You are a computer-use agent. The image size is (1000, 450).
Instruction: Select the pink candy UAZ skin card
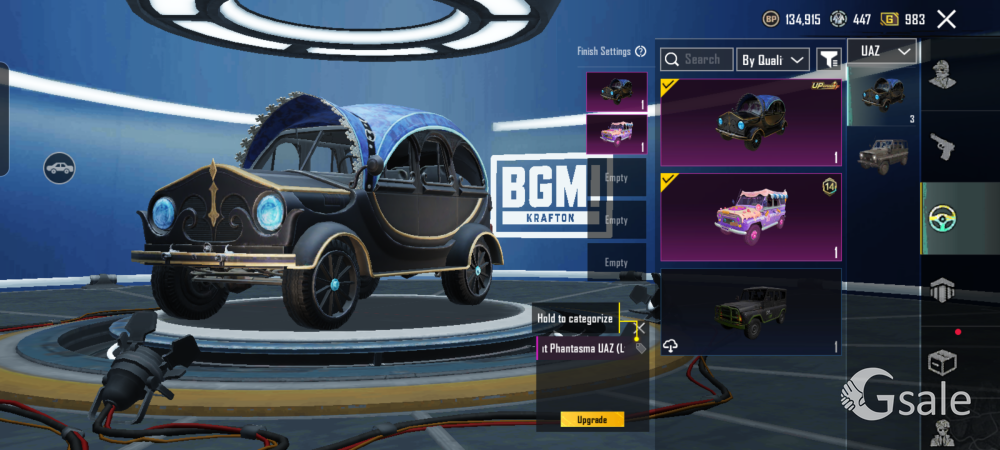[750, 216]
